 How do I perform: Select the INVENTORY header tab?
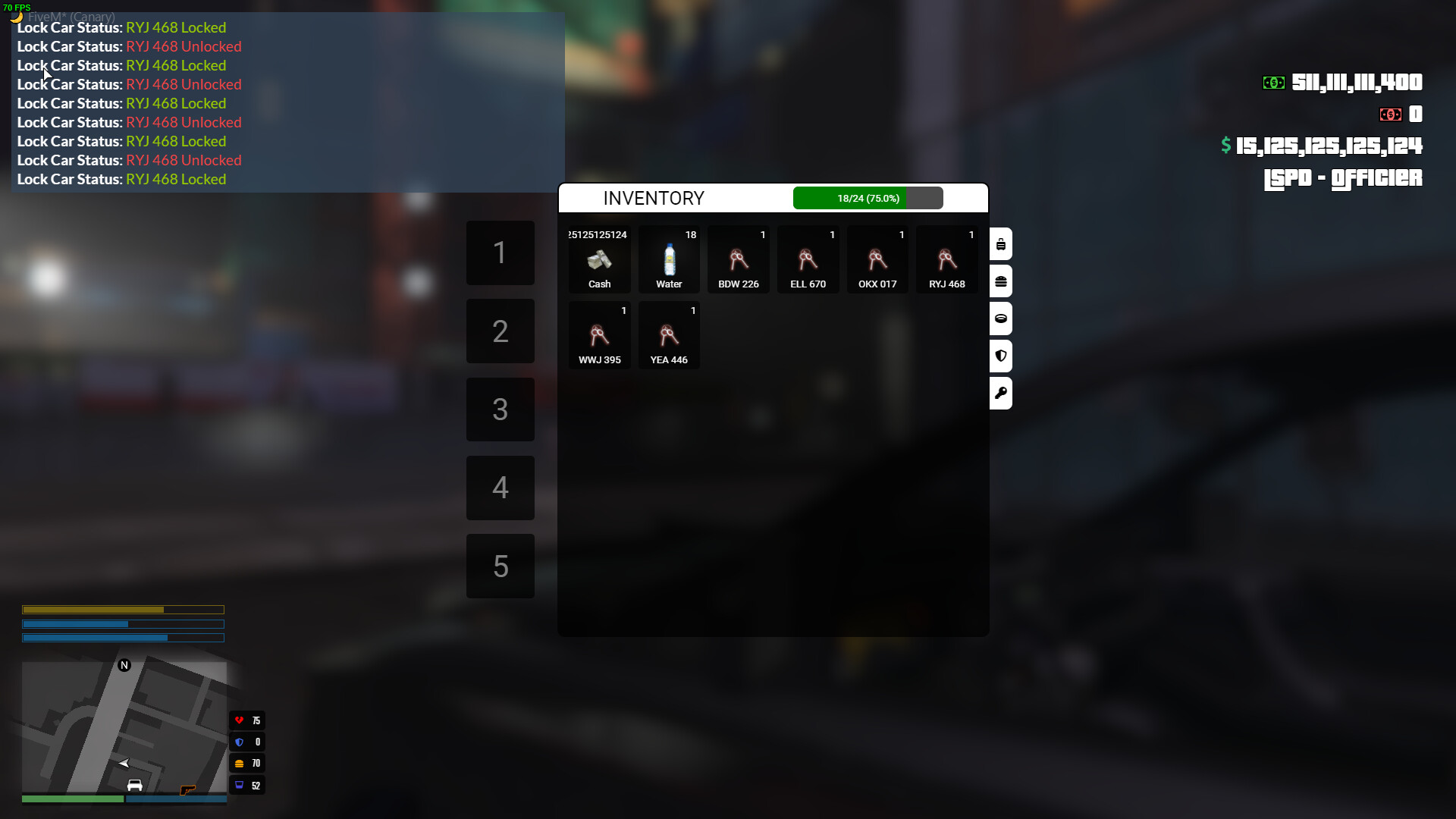point(654,198)
